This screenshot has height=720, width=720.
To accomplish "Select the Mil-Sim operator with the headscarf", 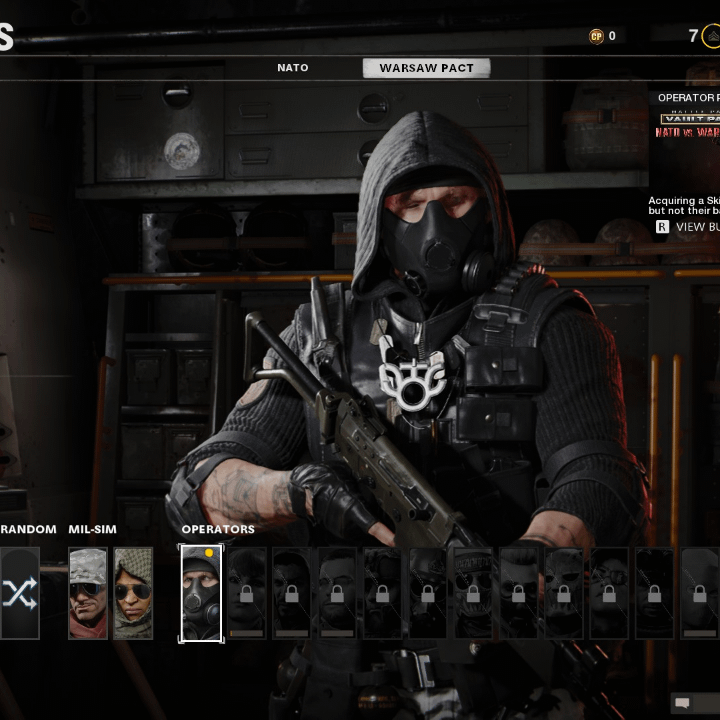I will coord(133,593).
